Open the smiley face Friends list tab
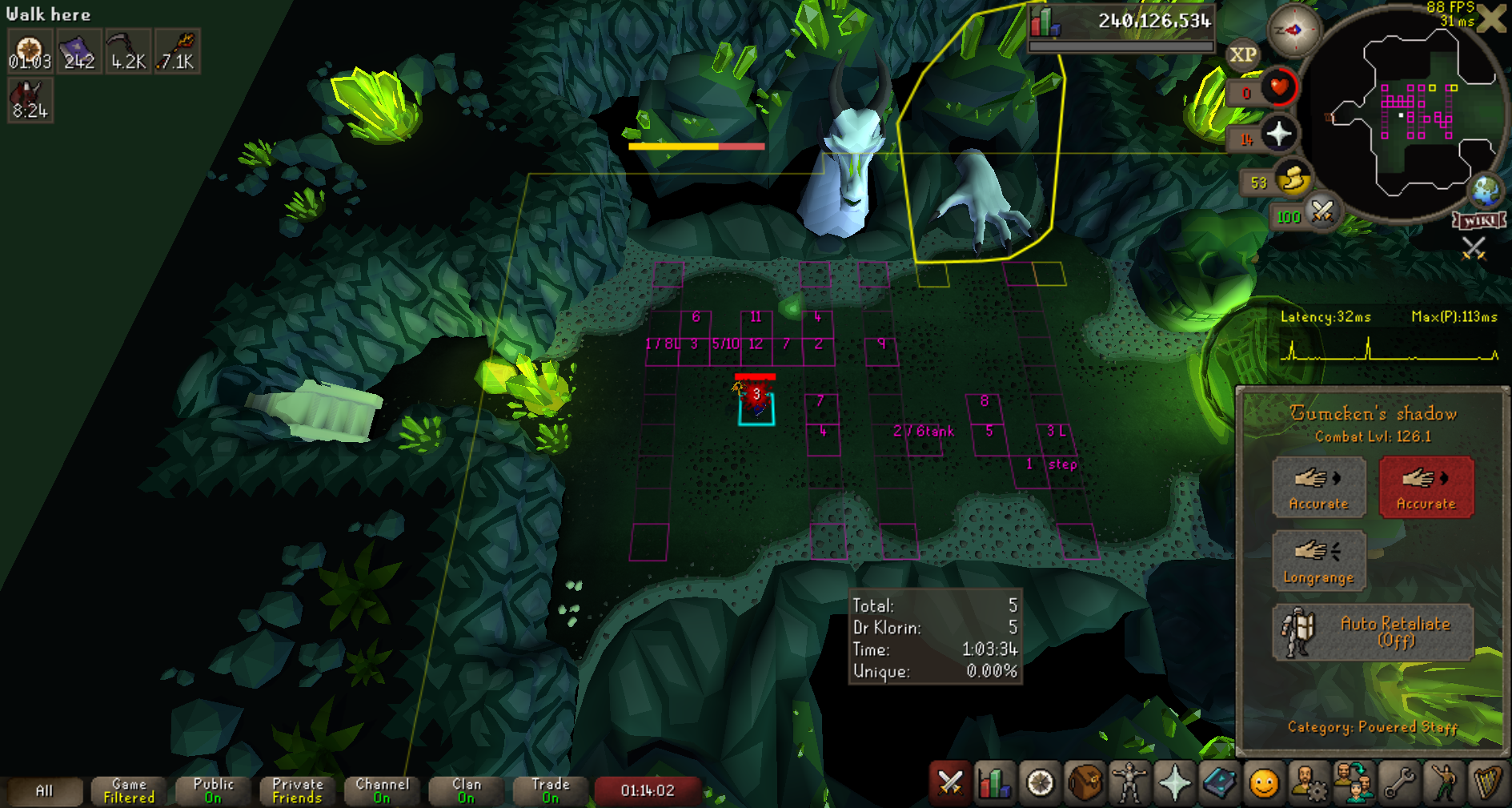This screenshot has width=1512, height=808. [x=1264, y=782]
